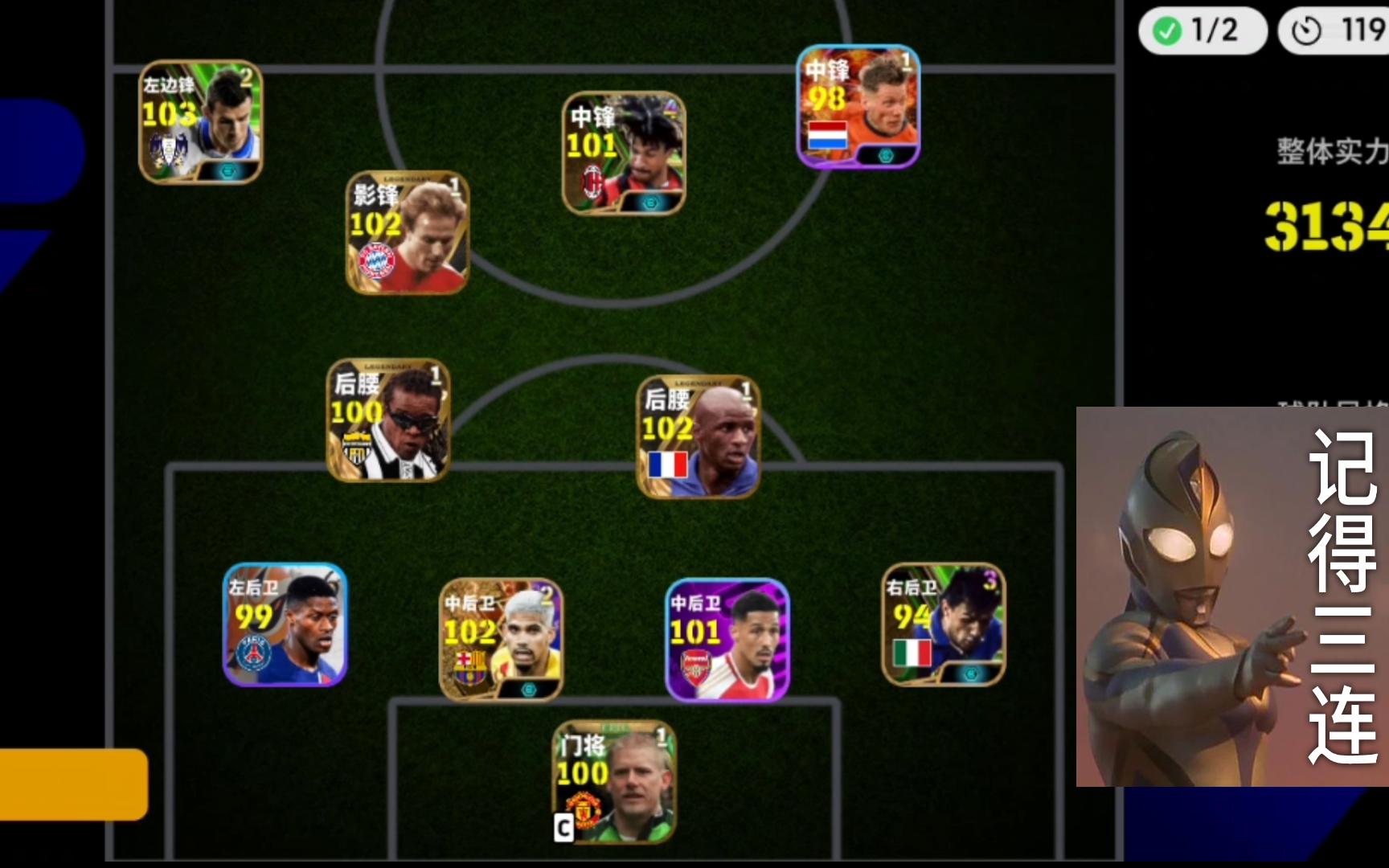Choose the 100-rated Manchester United goalkeeper card

point(614,782)
